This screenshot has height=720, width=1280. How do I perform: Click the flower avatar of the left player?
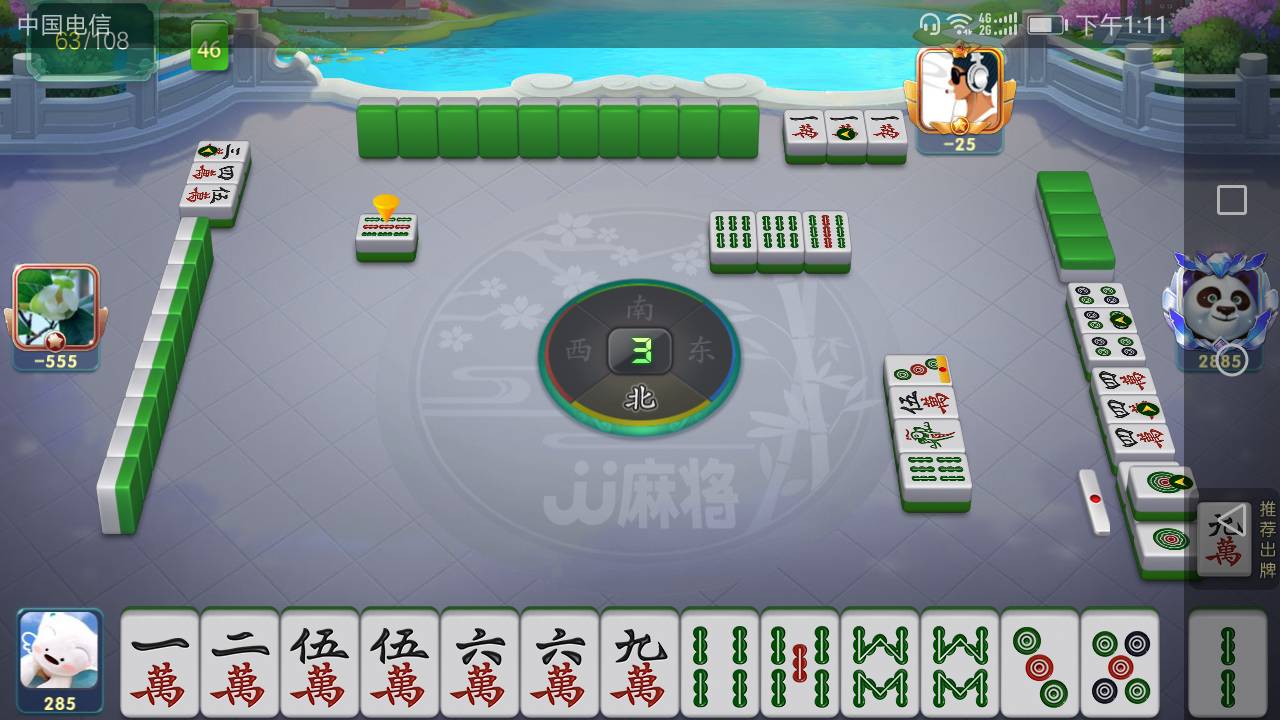[55, 305]
